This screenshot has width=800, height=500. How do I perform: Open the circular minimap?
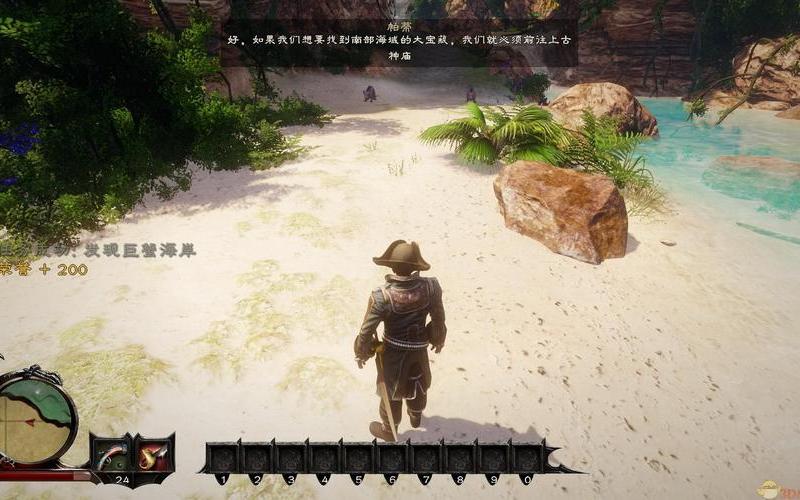coord(36,416)
